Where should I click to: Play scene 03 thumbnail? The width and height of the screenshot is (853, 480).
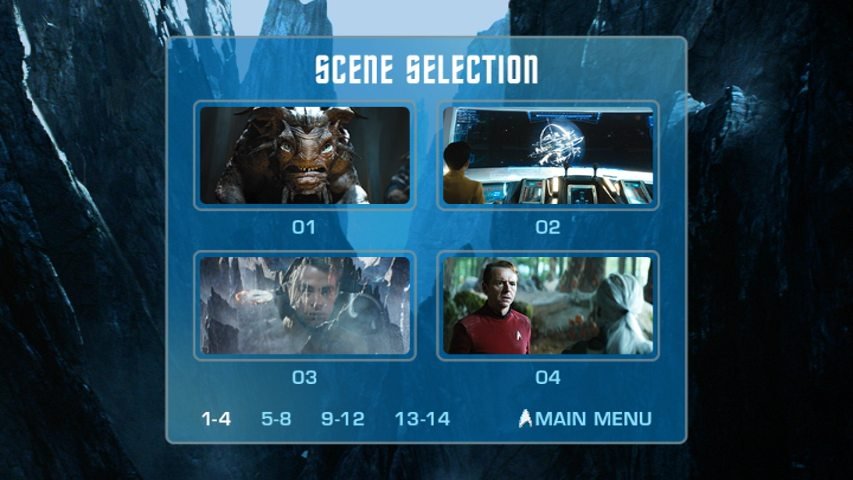click(x=304, y=305)
